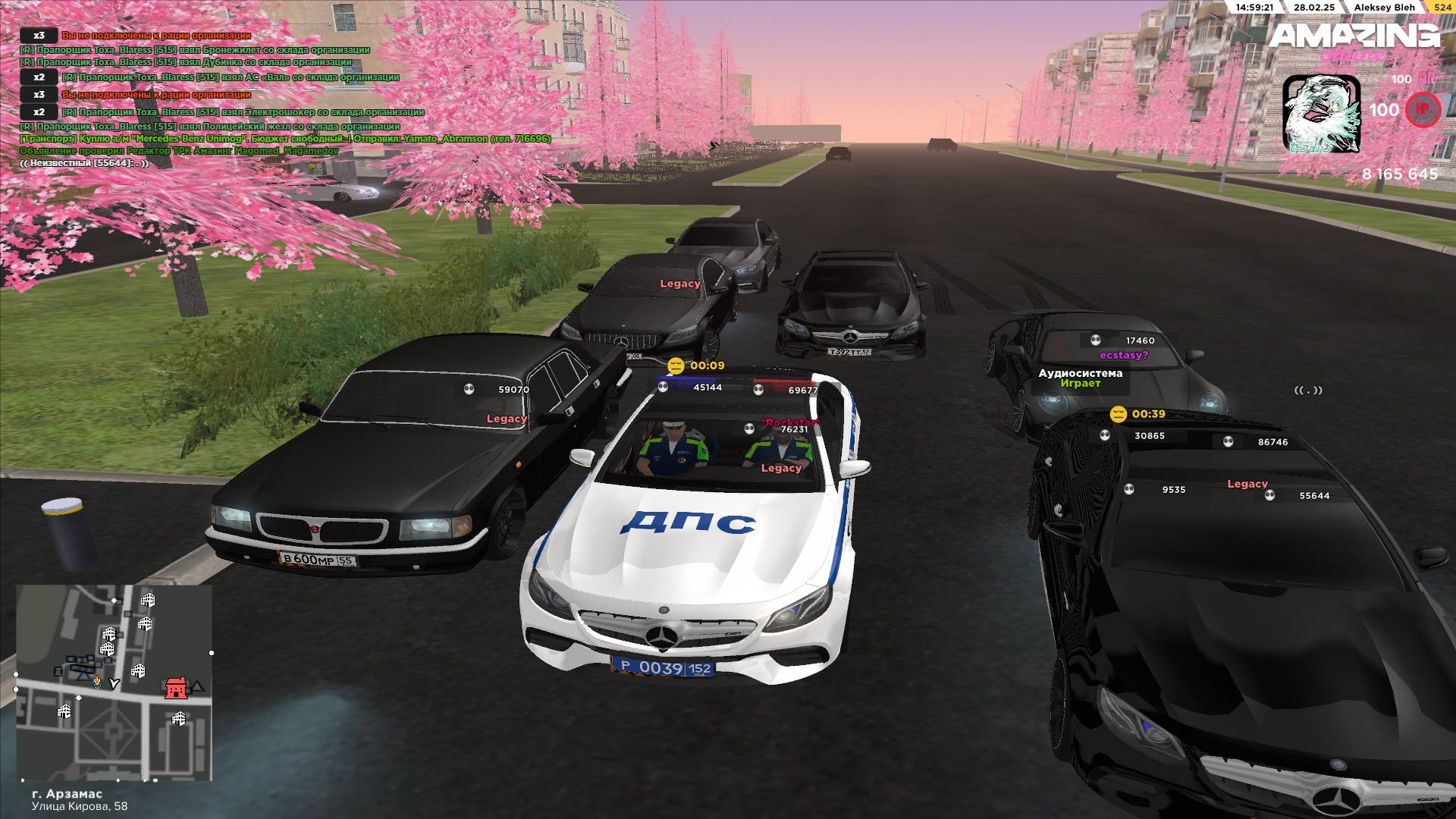Toggle the voice chat wave indicator
The height and width of the screenshot is (819, 1456).
1308,391
